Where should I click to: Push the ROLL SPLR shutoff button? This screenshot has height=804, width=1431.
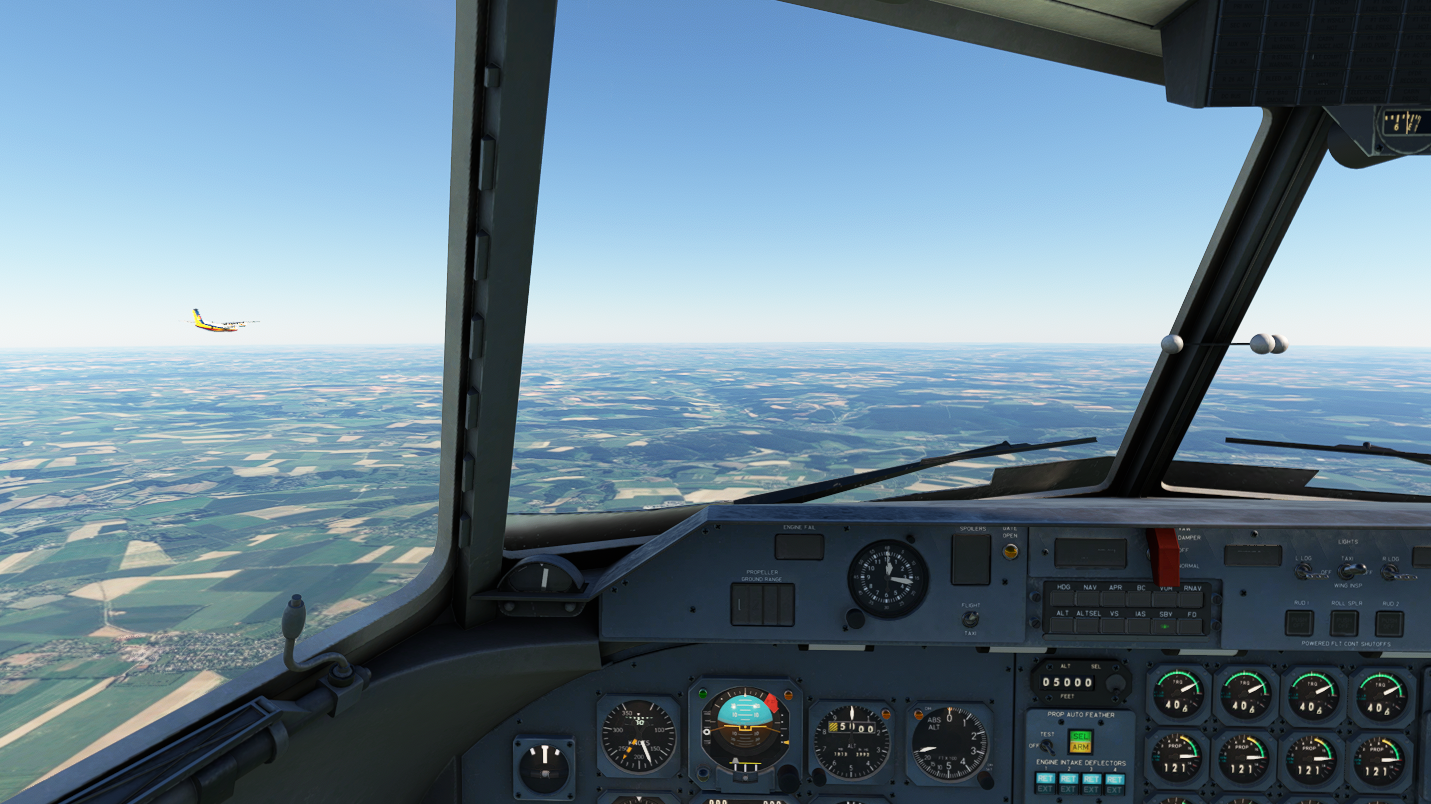click(x=1344, y=623)
